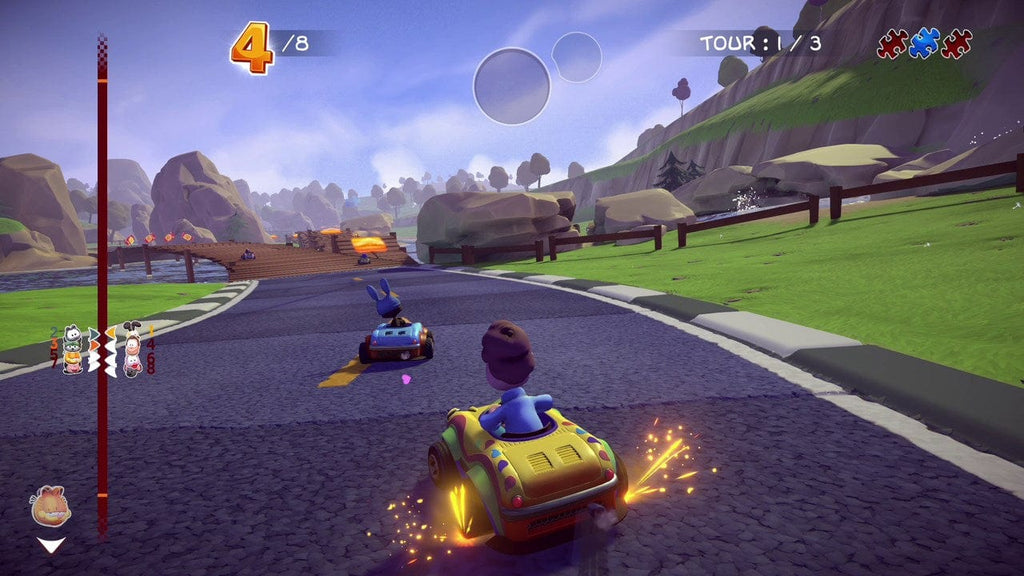Select the large empty item bubble
Viewport: 1024px width, 576px height.
coord(511,86)
